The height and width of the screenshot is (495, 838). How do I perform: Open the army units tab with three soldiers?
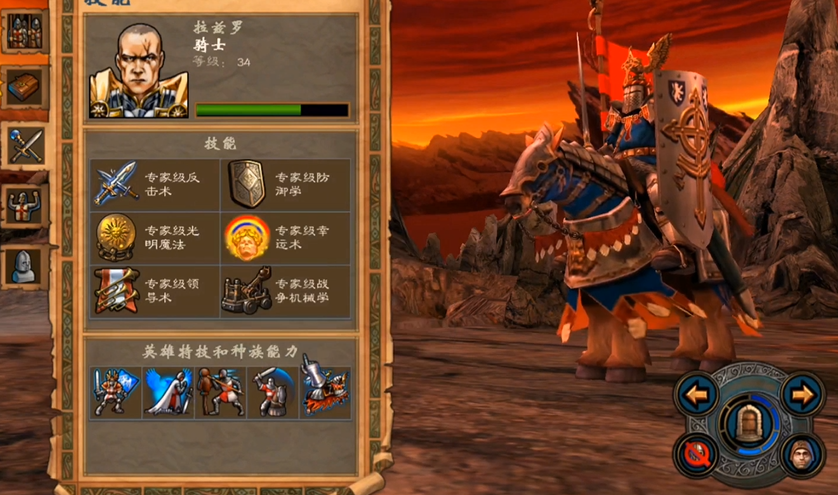click(x=23, y=31)
